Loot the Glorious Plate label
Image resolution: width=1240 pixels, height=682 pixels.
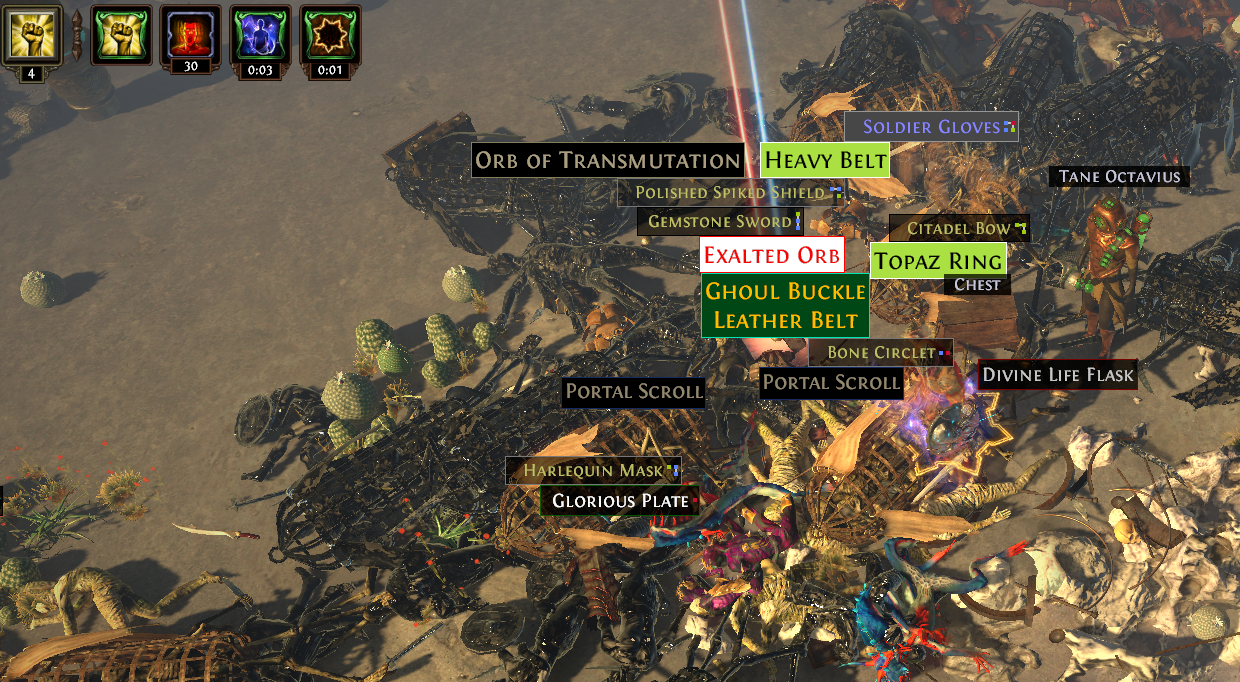coord(620,501)
